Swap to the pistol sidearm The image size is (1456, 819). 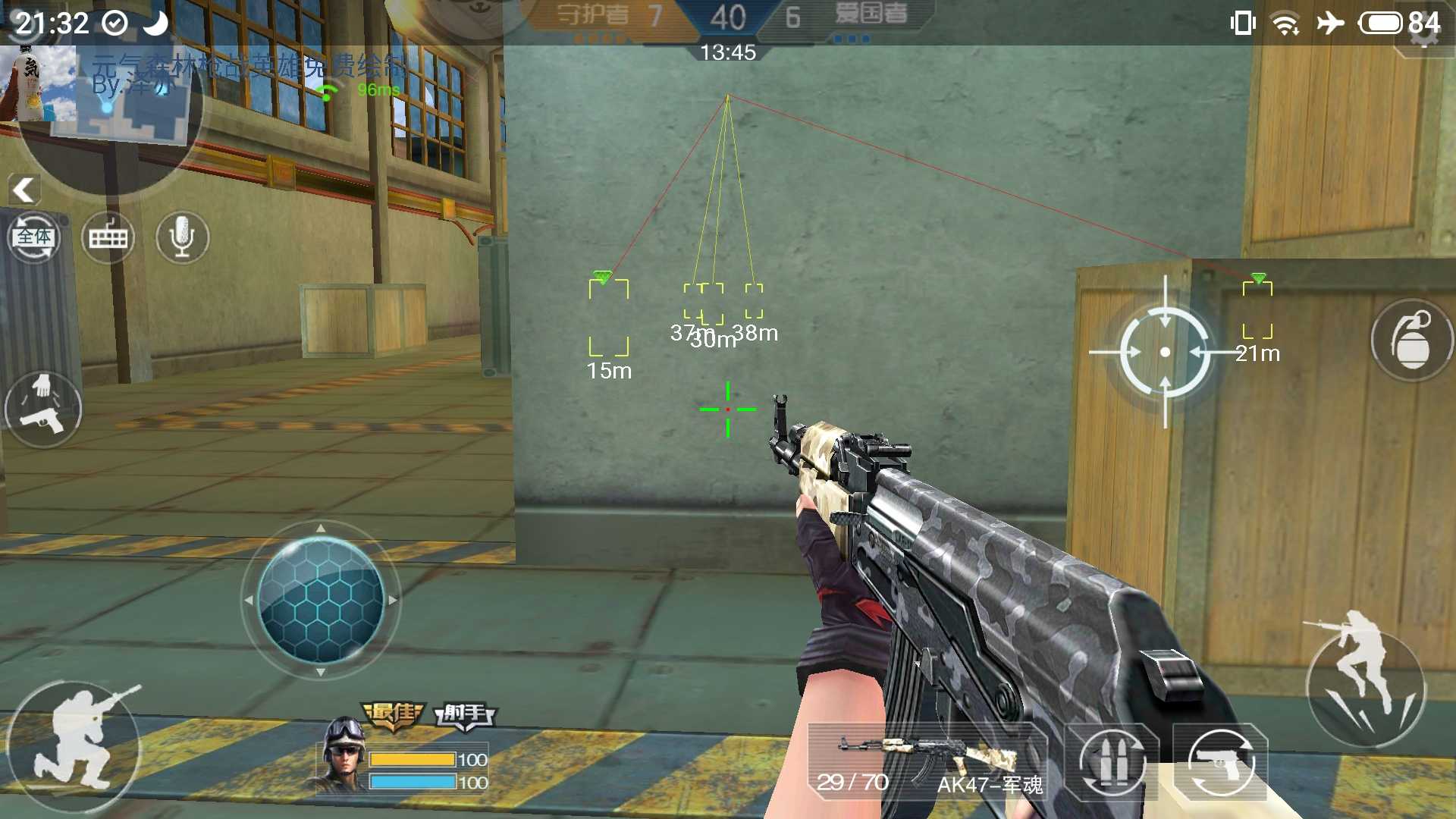click(1220, 762)
